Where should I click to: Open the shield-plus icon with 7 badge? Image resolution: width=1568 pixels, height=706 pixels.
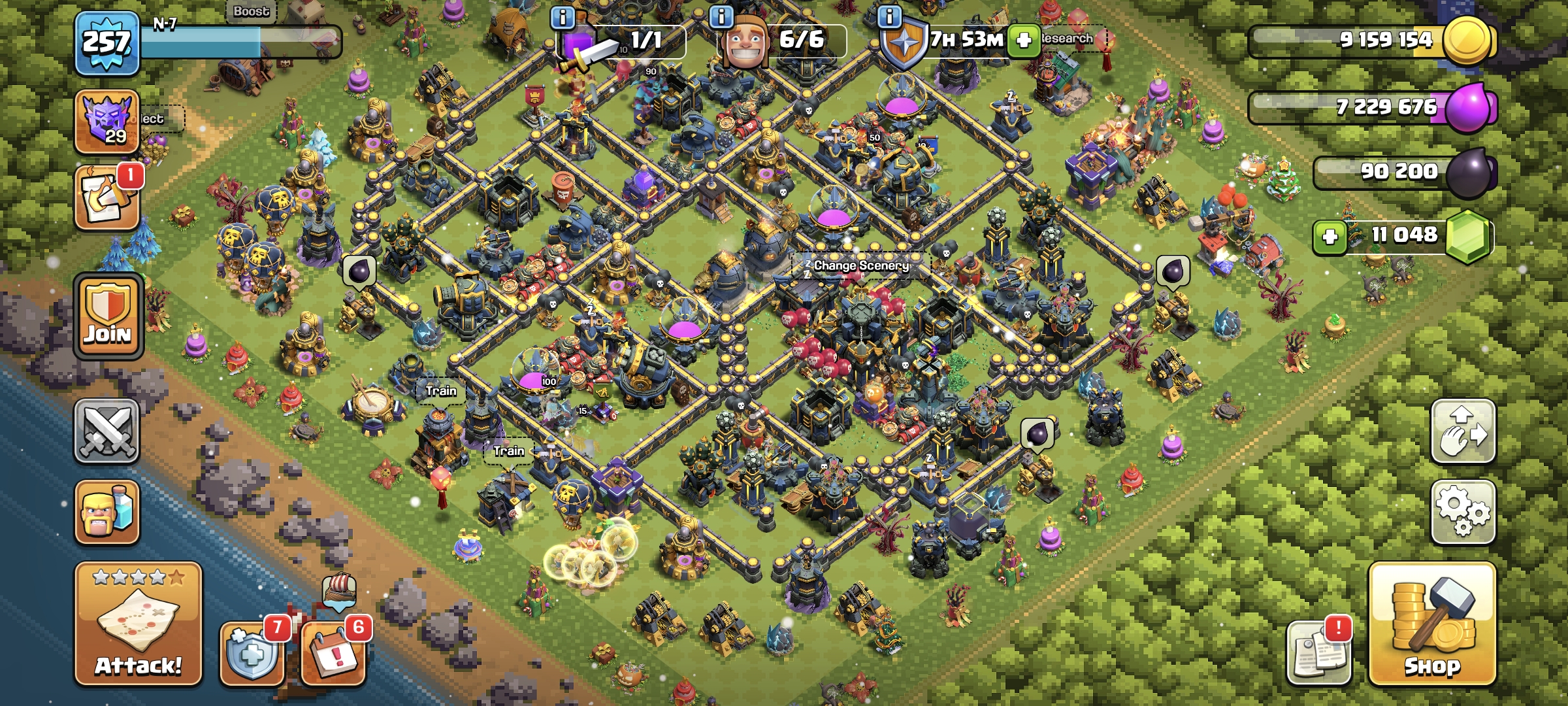pos(252,652)
